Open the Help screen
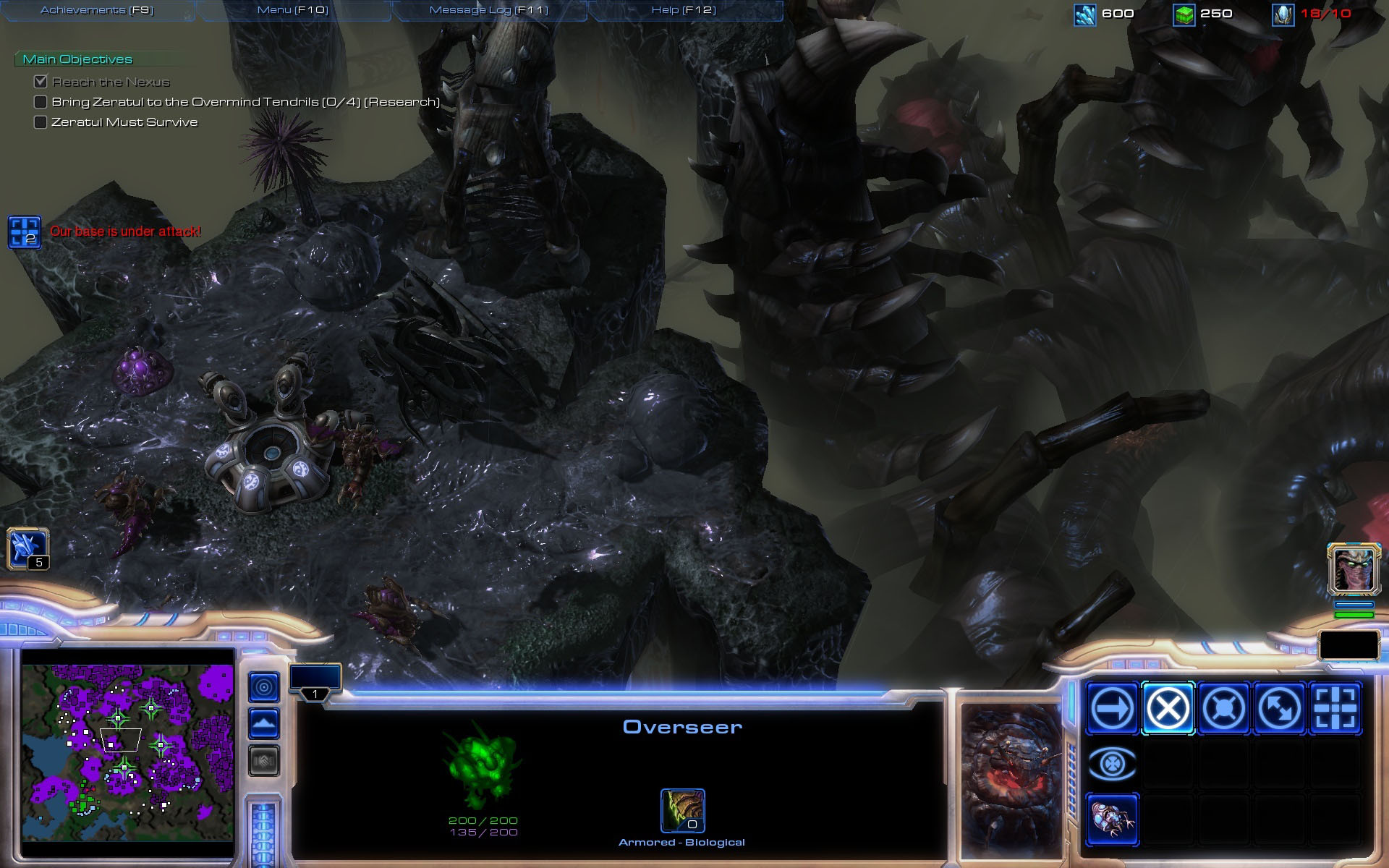 [x=684, y=10]
